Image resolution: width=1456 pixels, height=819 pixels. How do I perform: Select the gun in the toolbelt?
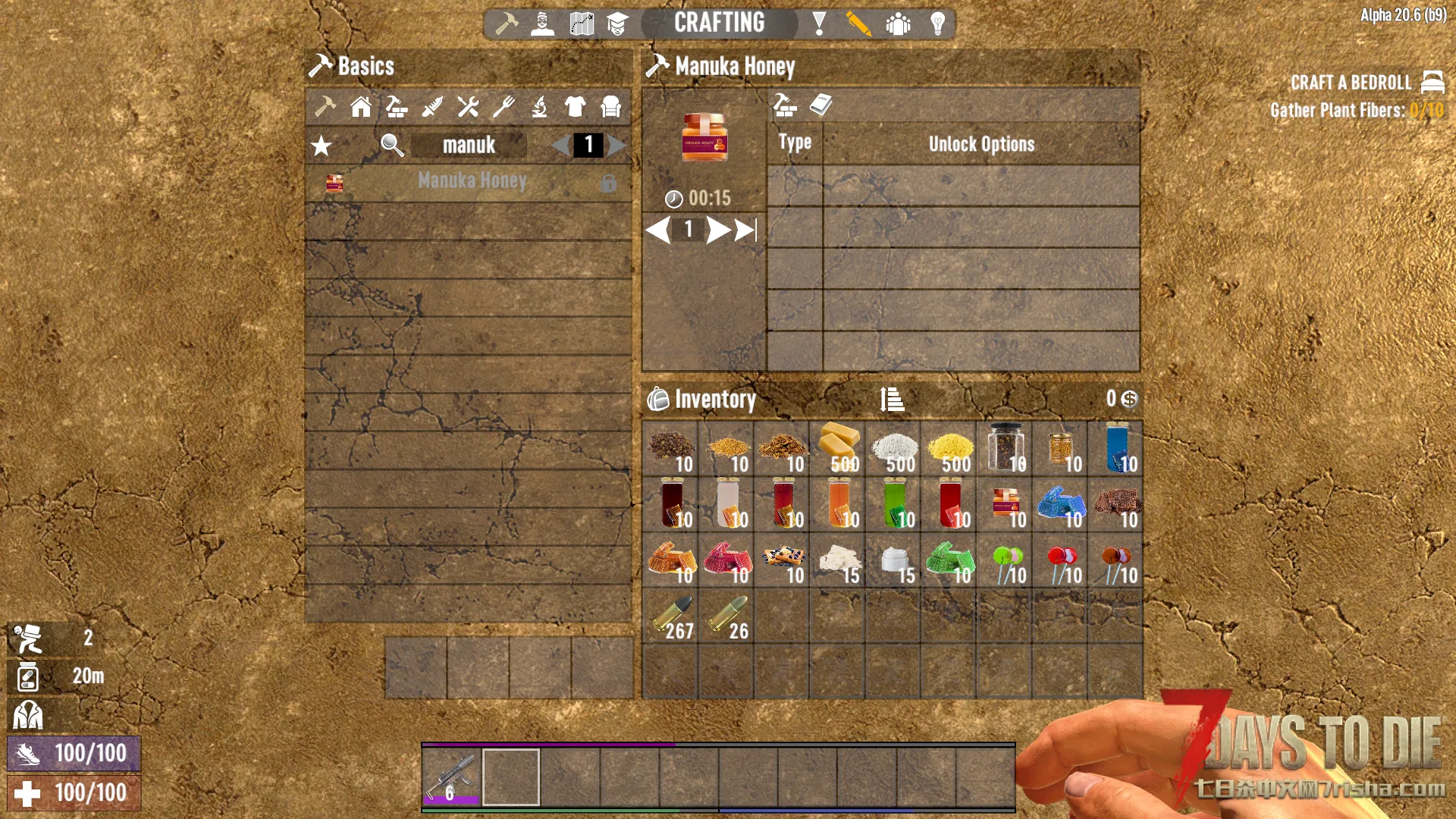tap(452, 777)
